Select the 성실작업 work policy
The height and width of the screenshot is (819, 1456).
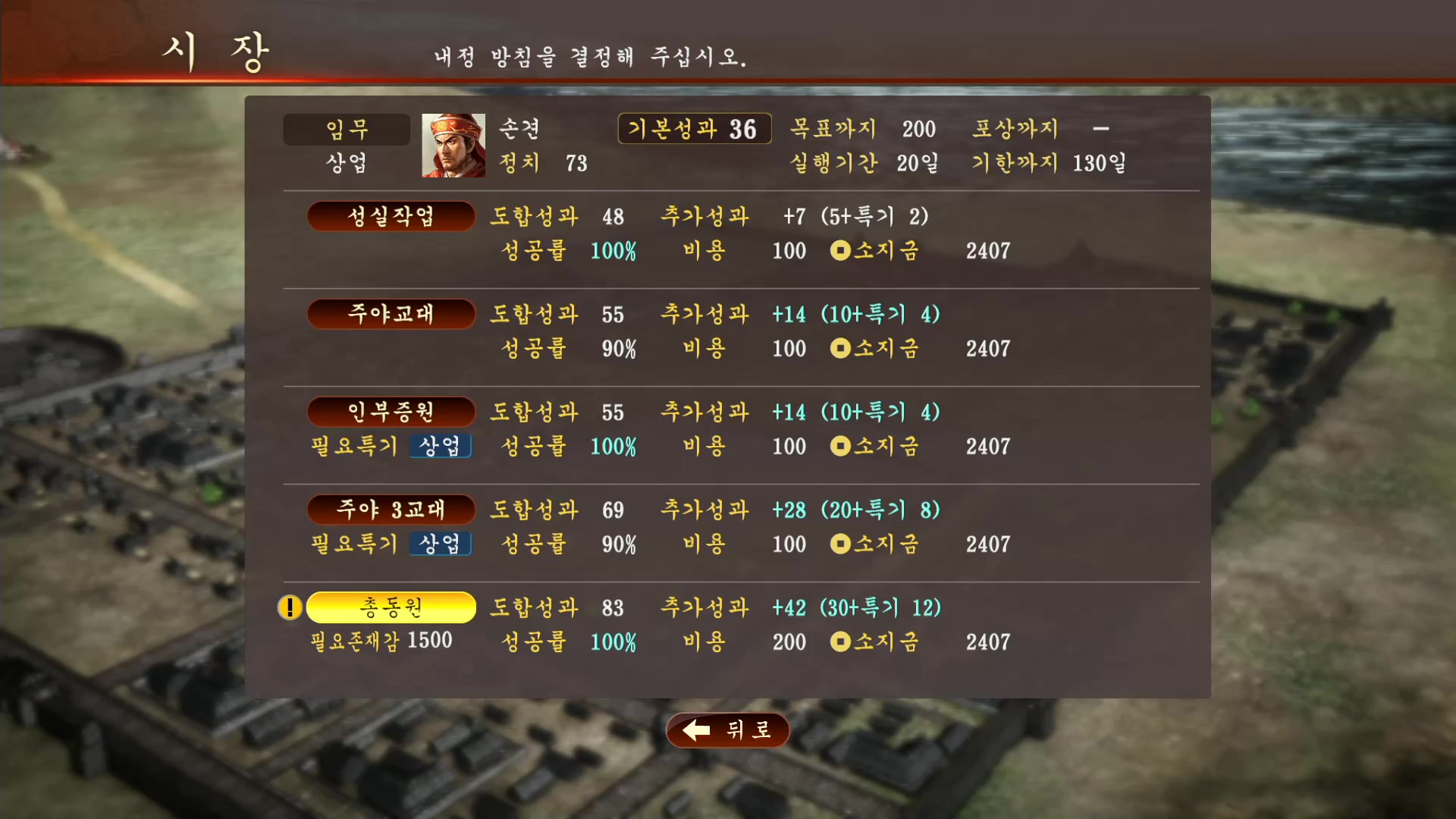pyautogui.click(x=391, y=215)
